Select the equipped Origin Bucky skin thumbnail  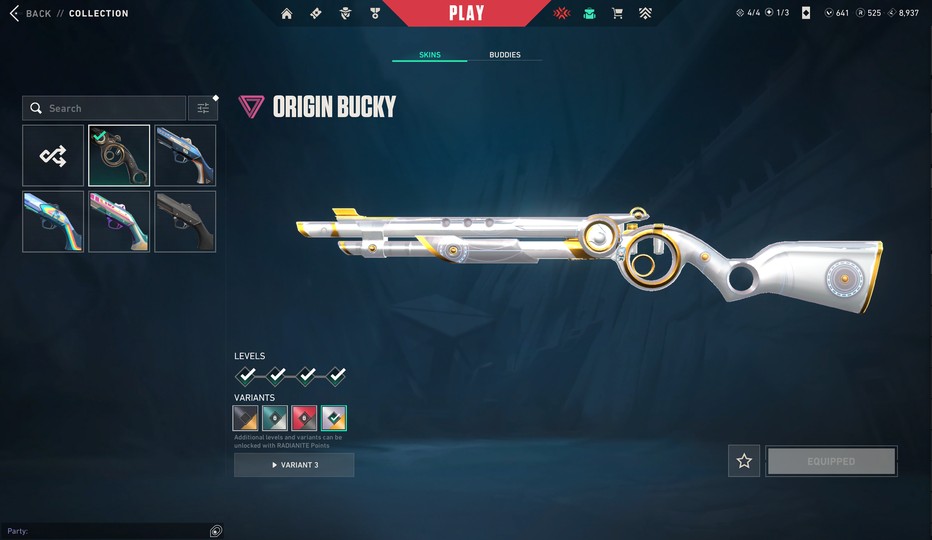(x=119, y=155)
